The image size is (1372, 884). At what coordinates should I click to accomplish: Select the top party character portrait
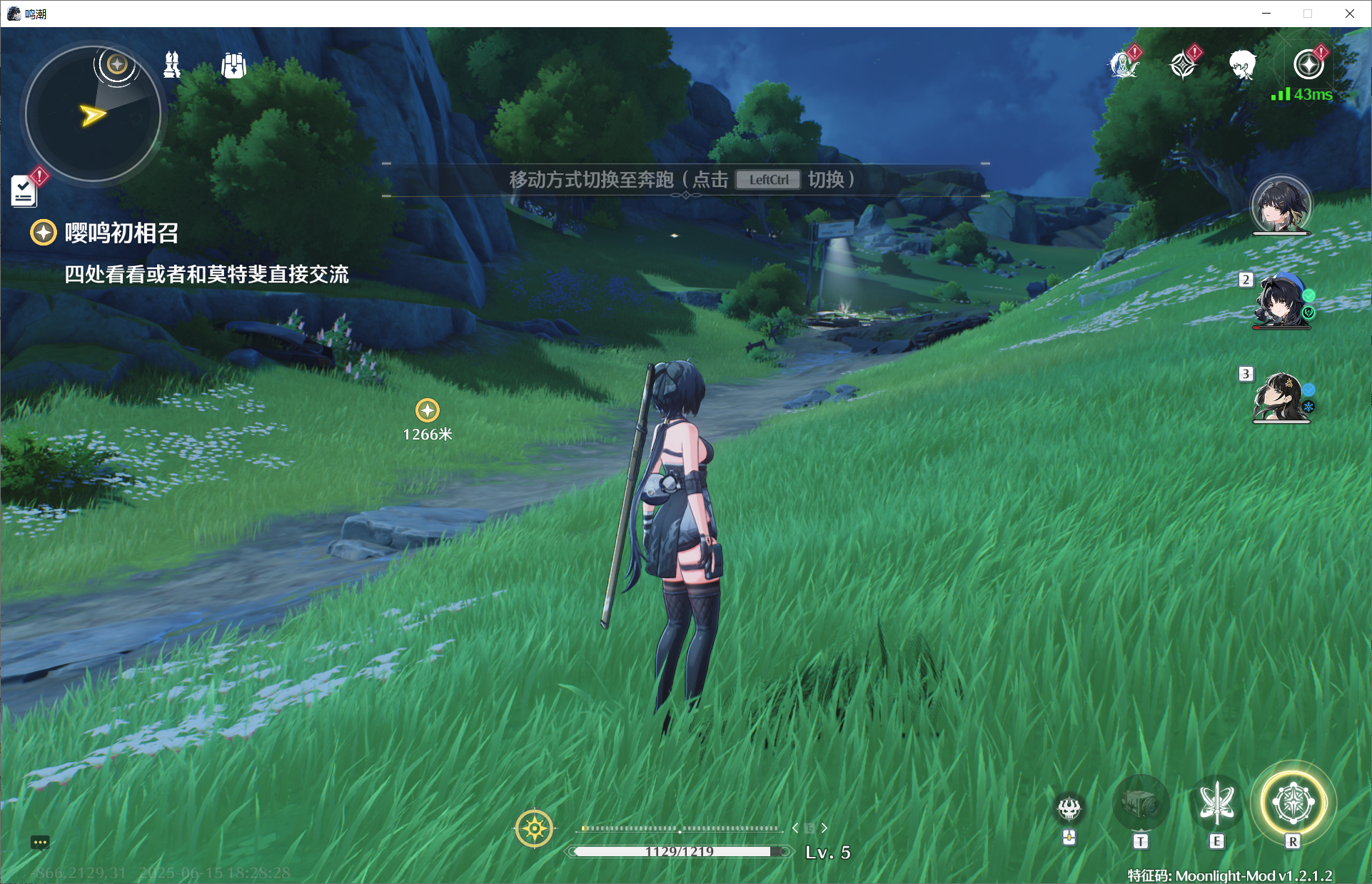coord(1281,205)
